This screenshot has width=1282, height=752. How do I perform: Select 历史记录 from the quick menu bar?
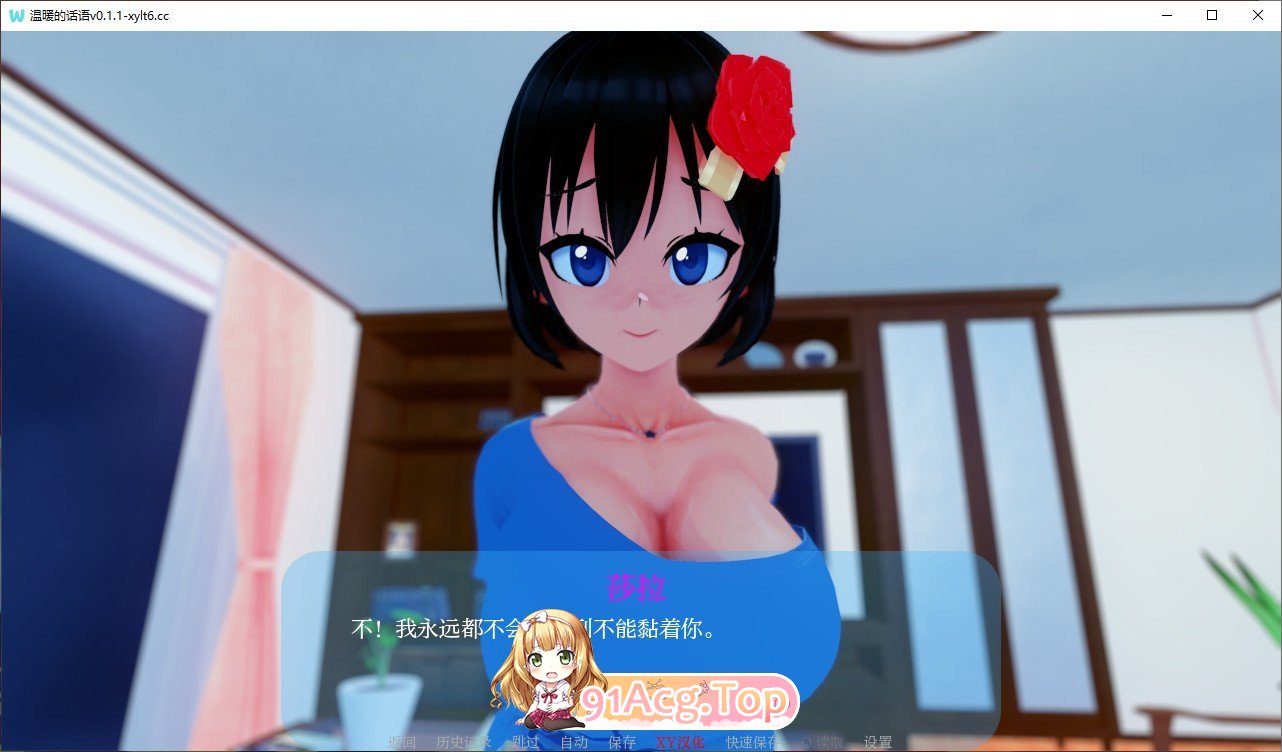pos(462,743)
